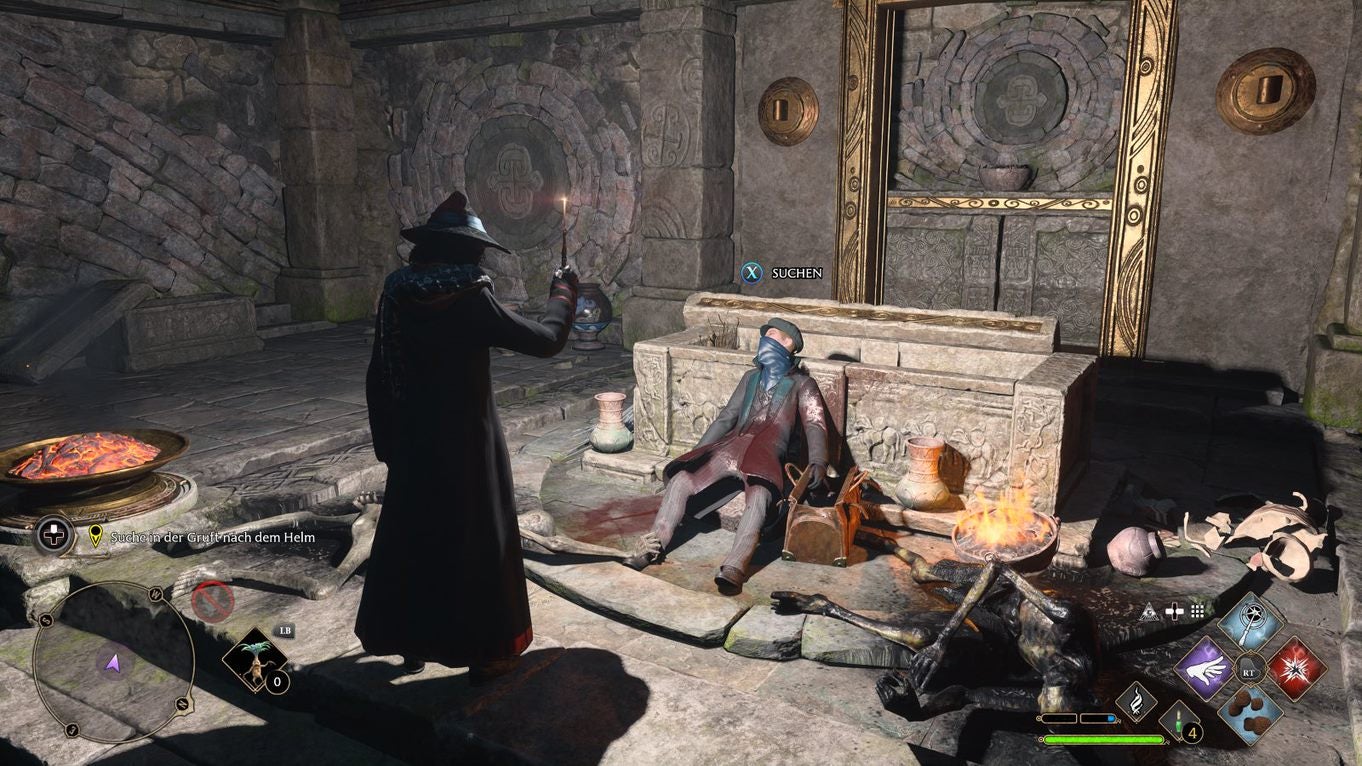Click the Mandrake counter showing 0

point(277,680)
